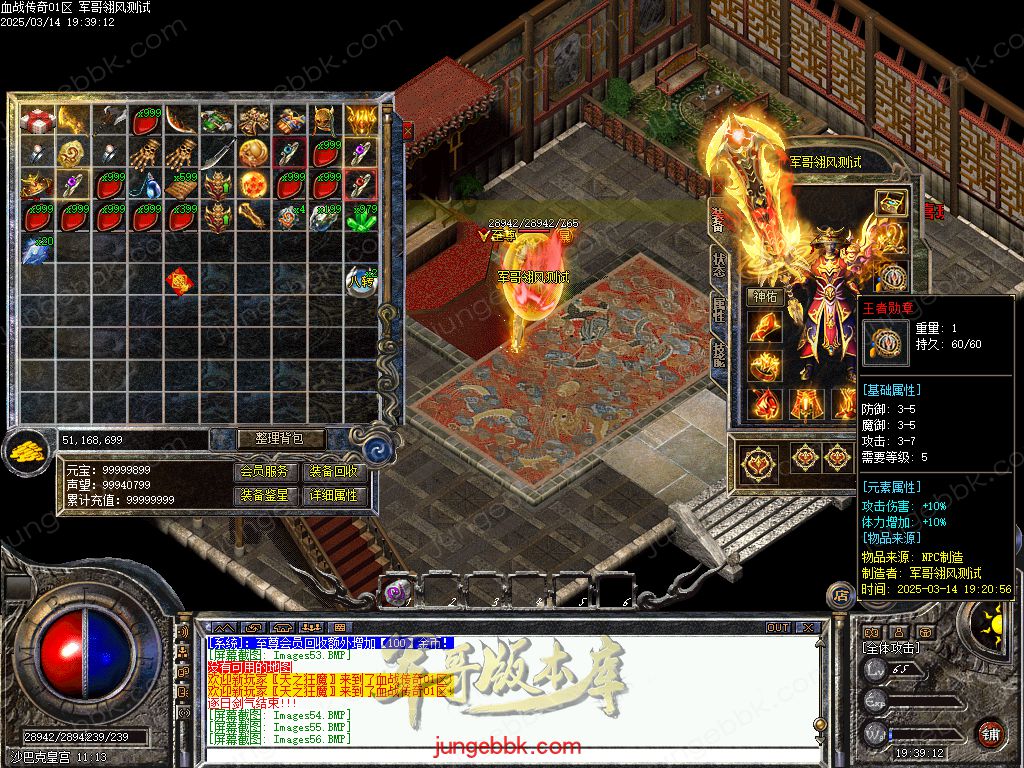The width and height of the screenshot is (1024, 768).
Task: Open the 技能 skills tab
Action: 719,355
